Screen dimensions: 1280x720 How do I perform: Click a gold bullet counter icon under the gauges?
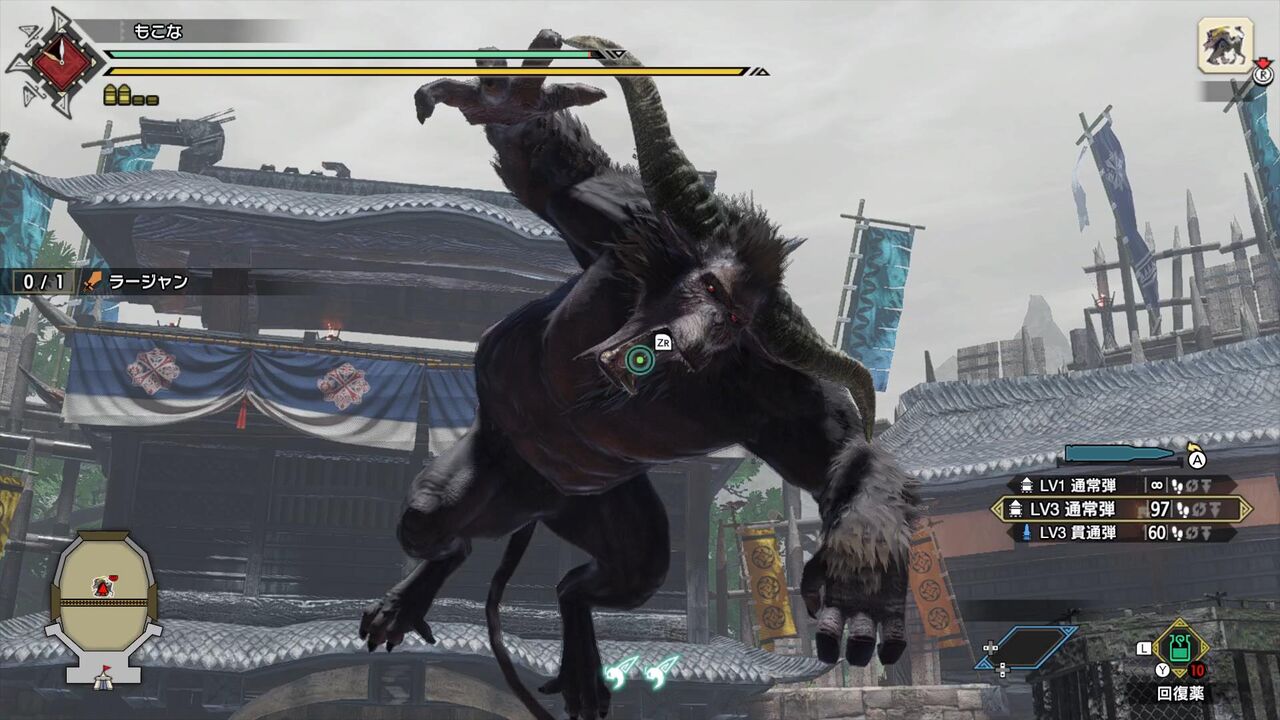[112, 96]
